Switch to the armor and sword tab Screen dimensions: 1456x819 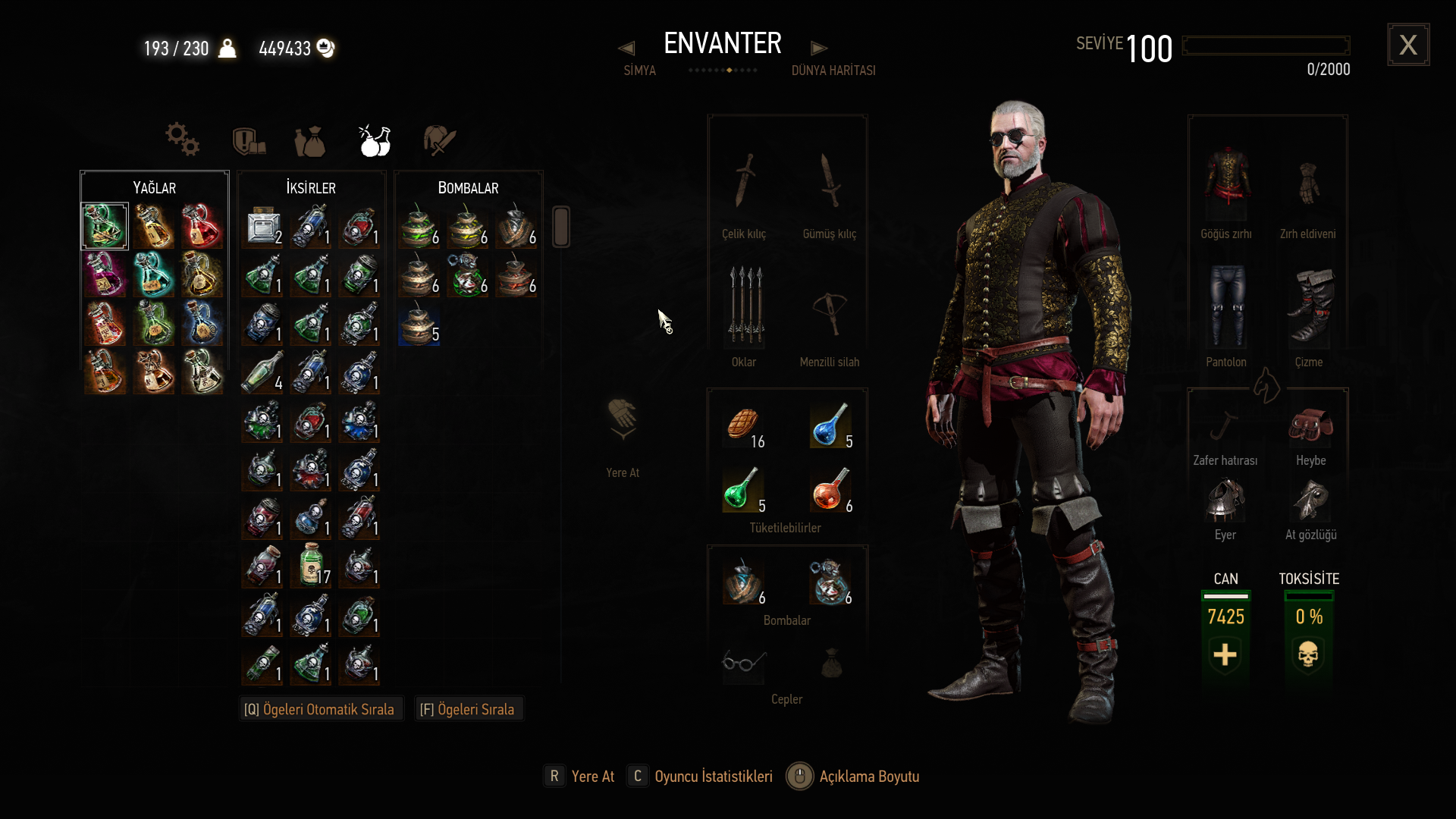439,141
